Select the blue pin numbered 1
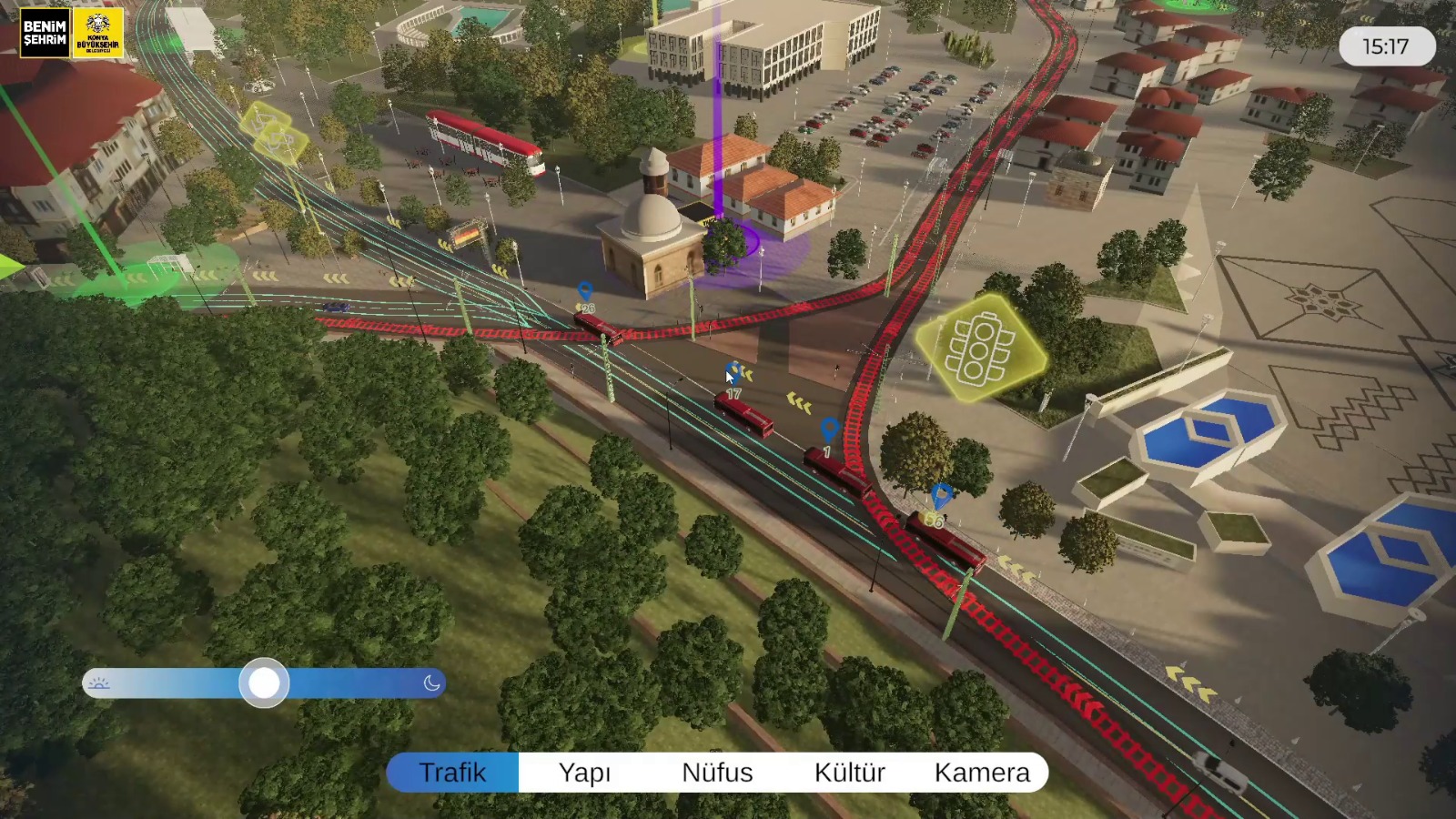 pyautogui.click(x=828, y=429)
